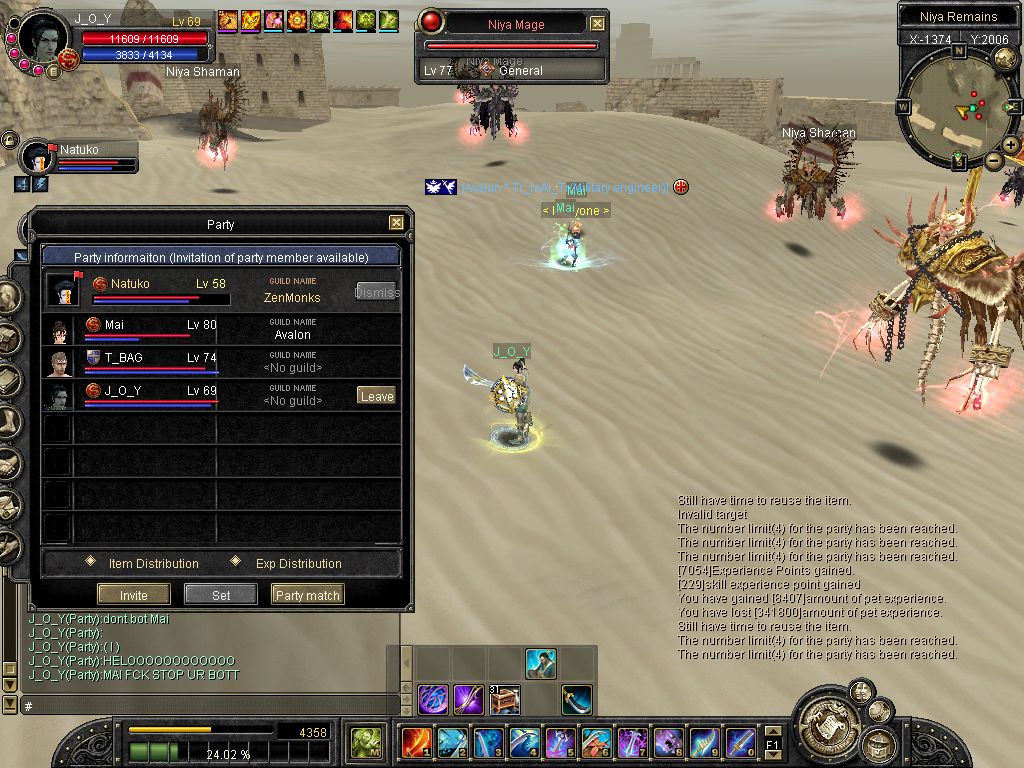Close the Niya Mage target frame
Viewport: 1024px width, 768px height.
597,23
